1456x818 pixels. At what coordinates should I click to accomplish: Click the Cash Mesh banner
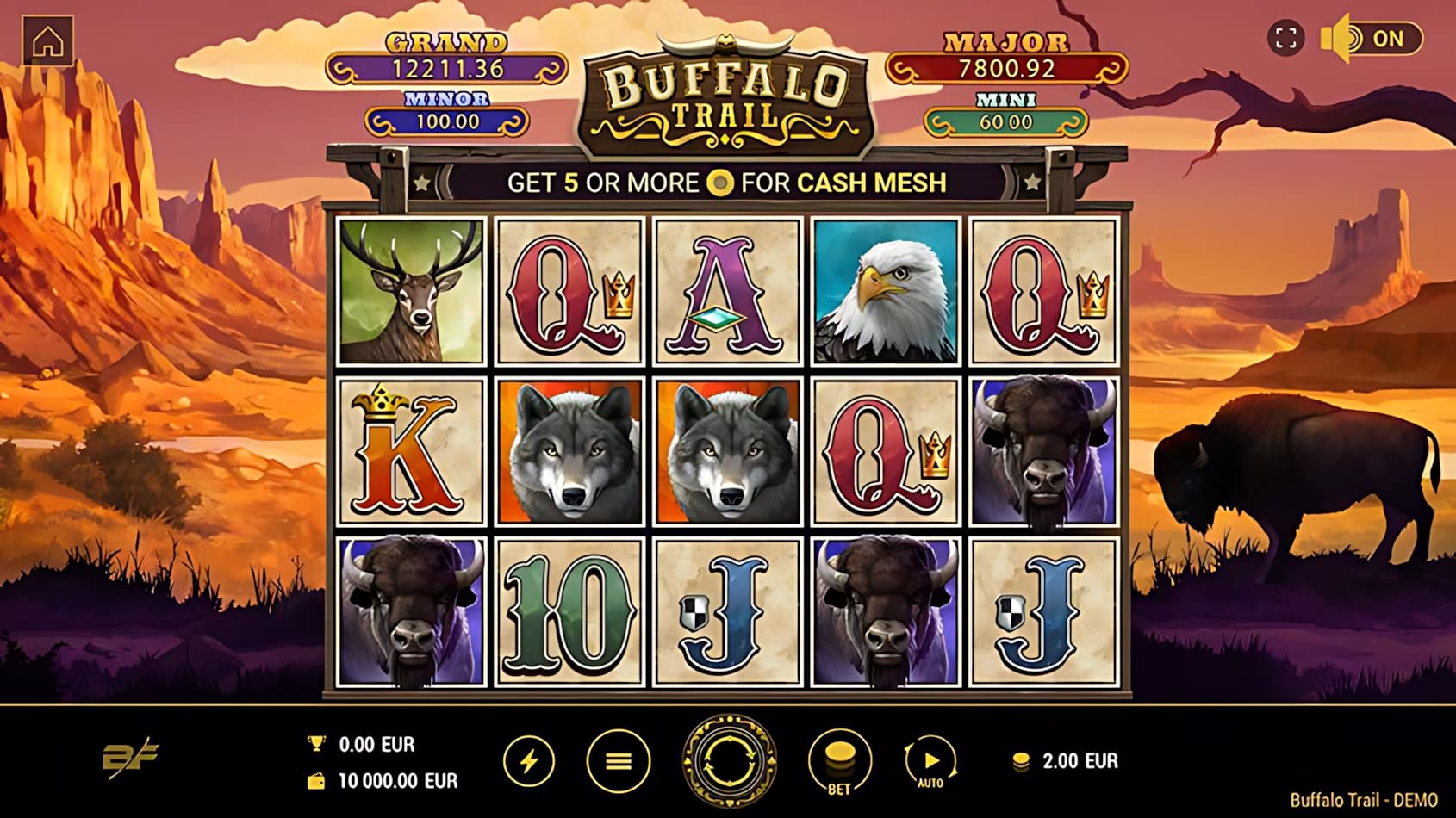pos(728,181)
